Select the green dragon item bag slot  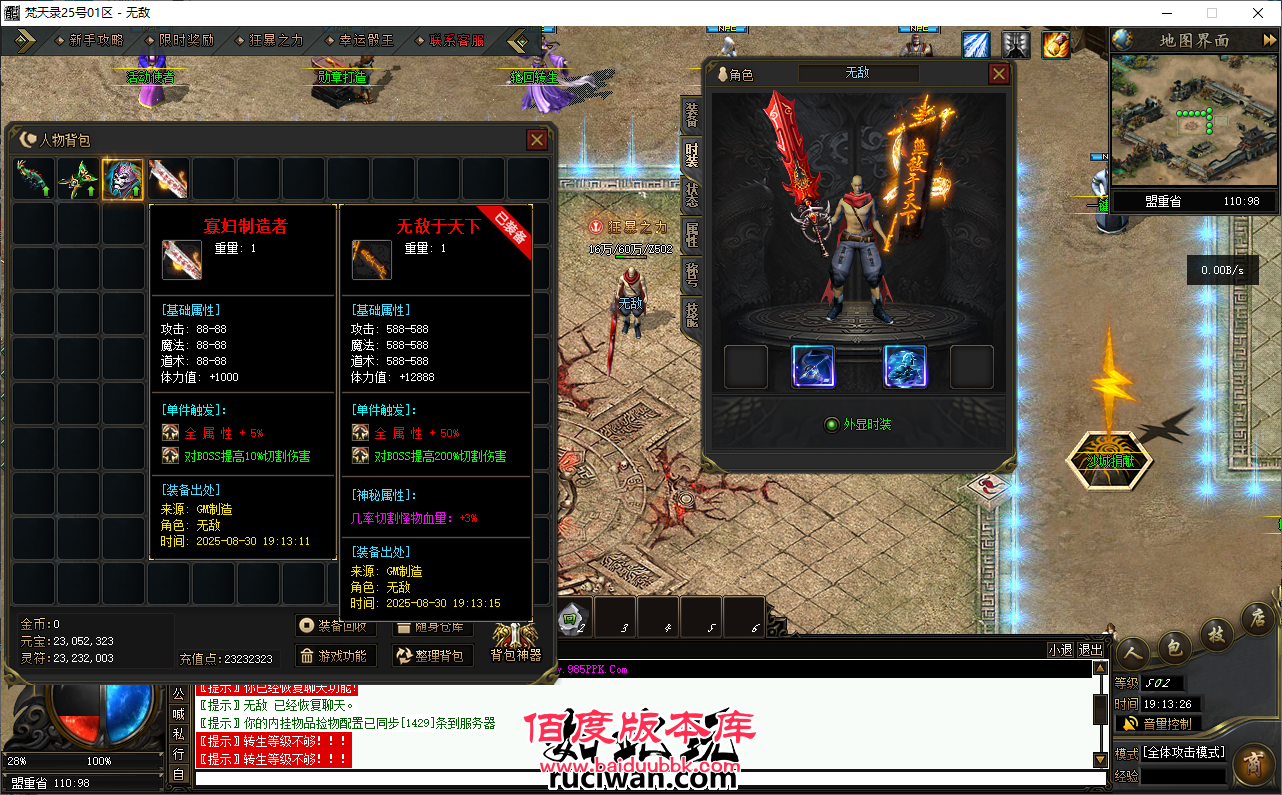(33, 179)
